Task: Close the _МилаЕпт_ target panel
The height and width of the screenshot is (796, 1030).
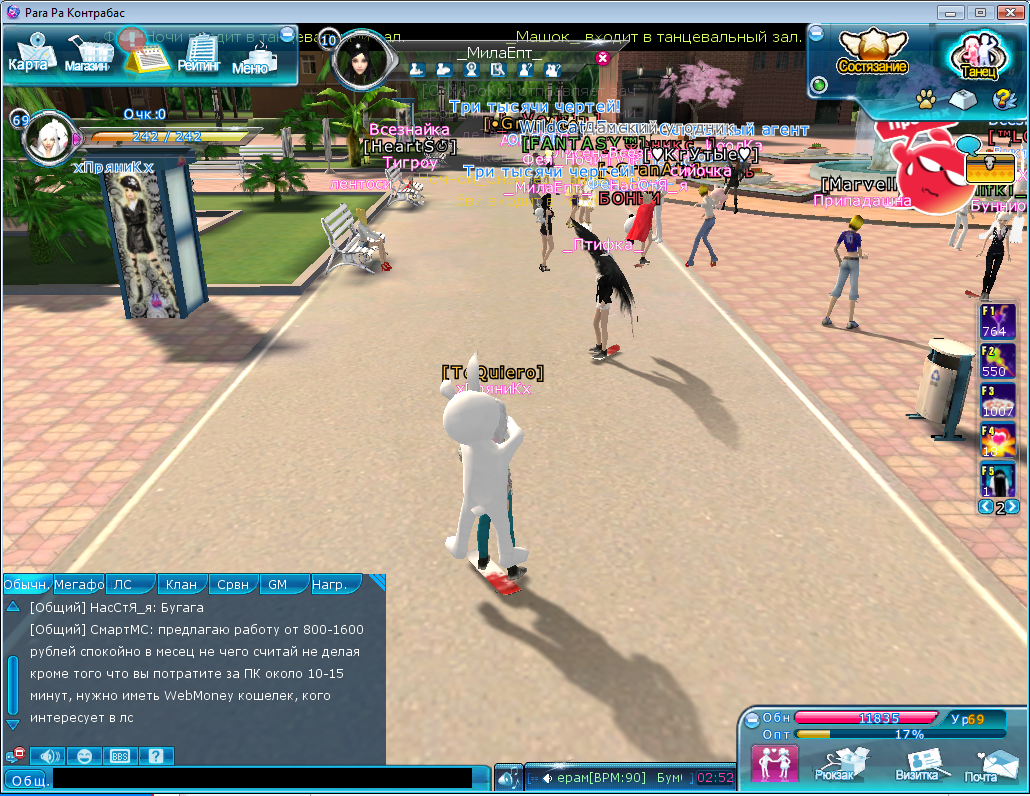Action: (603, 58)
